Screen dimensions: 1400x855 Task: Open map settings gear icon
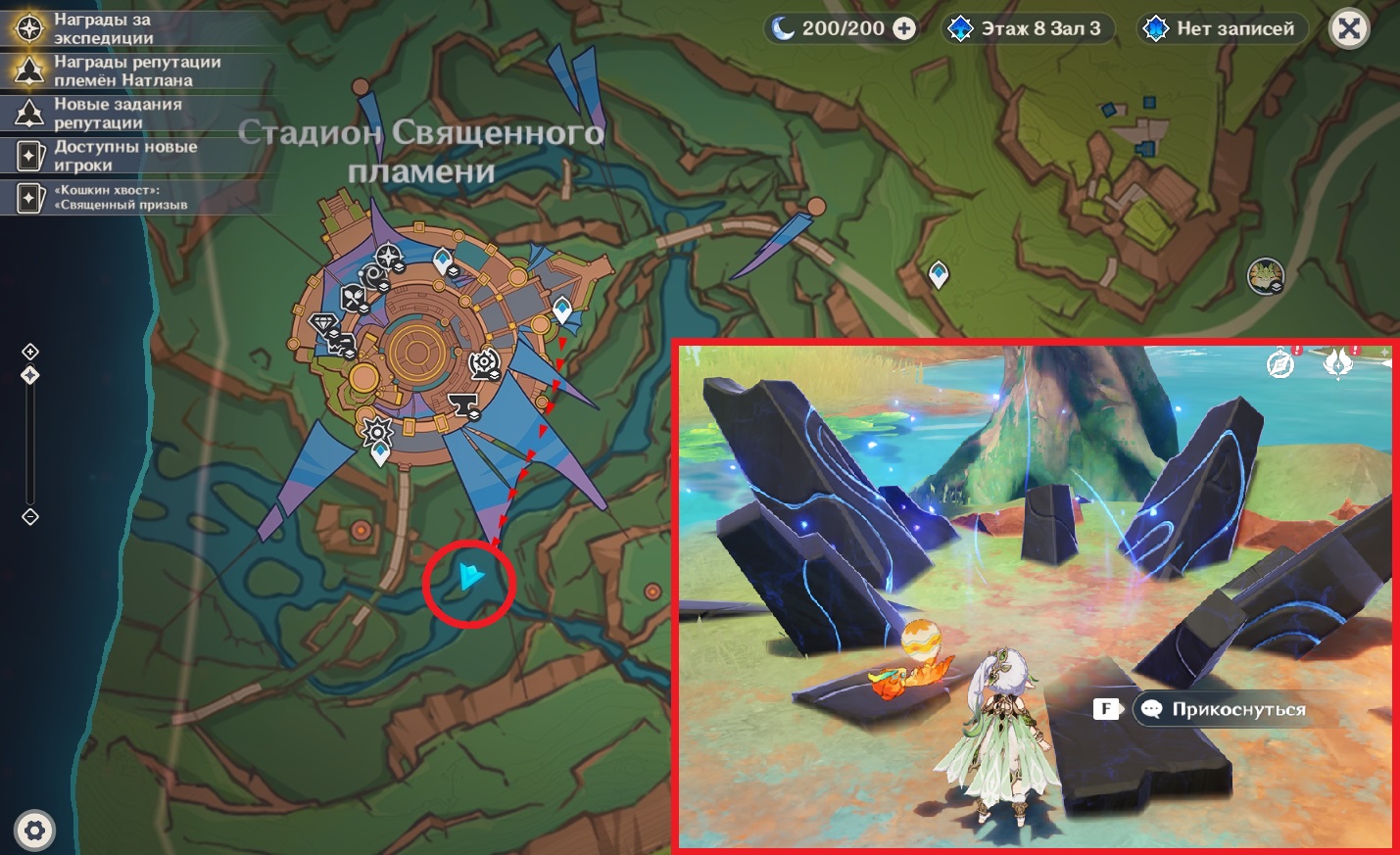[x=35, y=831]
